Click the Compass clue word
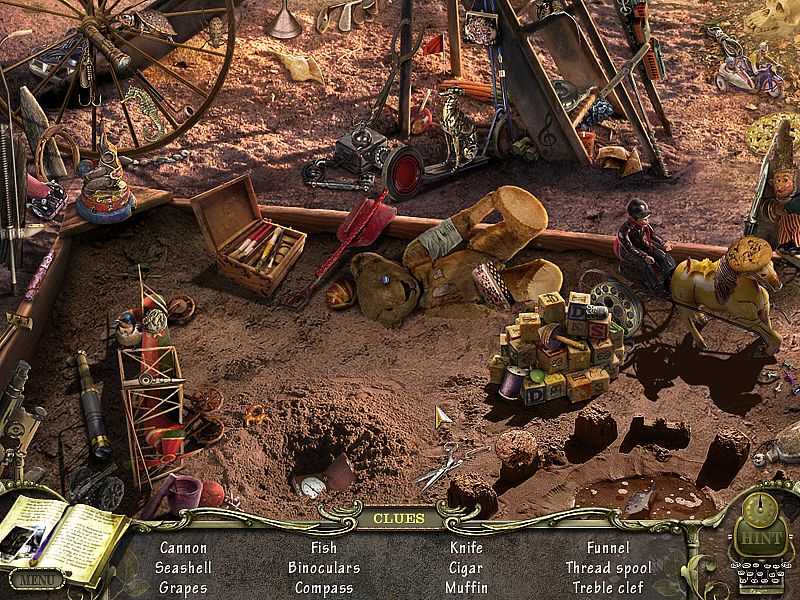This screenshot has height=600, width=800. coord(324,588)
